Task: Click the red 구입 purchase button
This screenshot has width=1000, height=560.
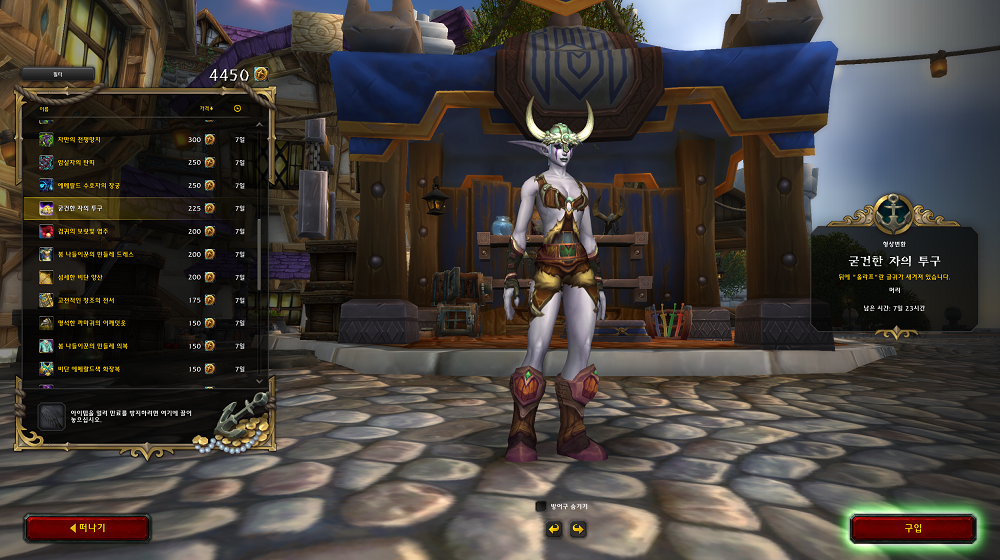Action: coord(912,528)
